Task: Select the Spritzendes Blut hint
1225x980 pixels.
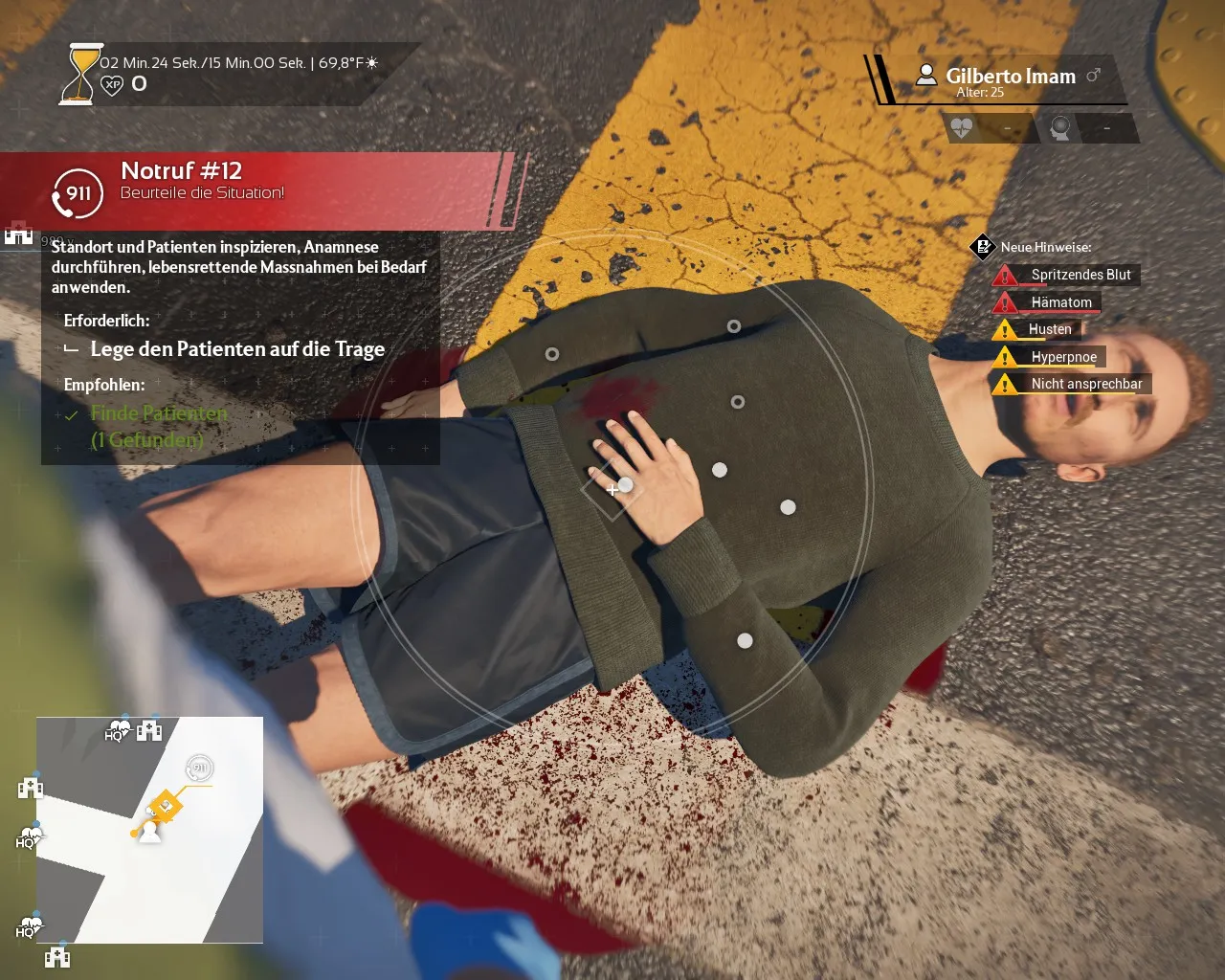Action: 1080,275
